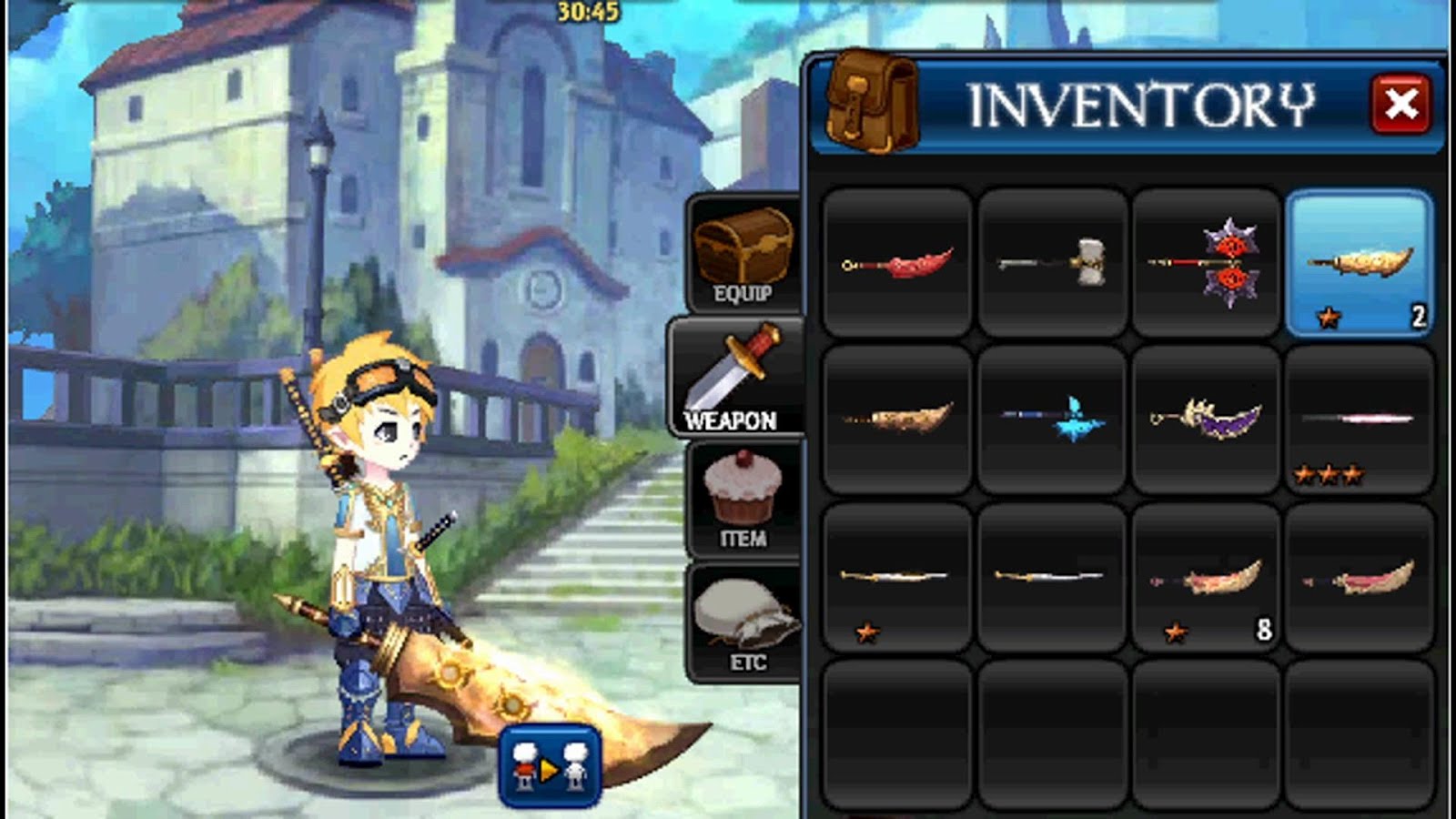1456x819 pixels.
Task: Select the blue butterfly dagger weapon
Action: tap(1052, 419)
